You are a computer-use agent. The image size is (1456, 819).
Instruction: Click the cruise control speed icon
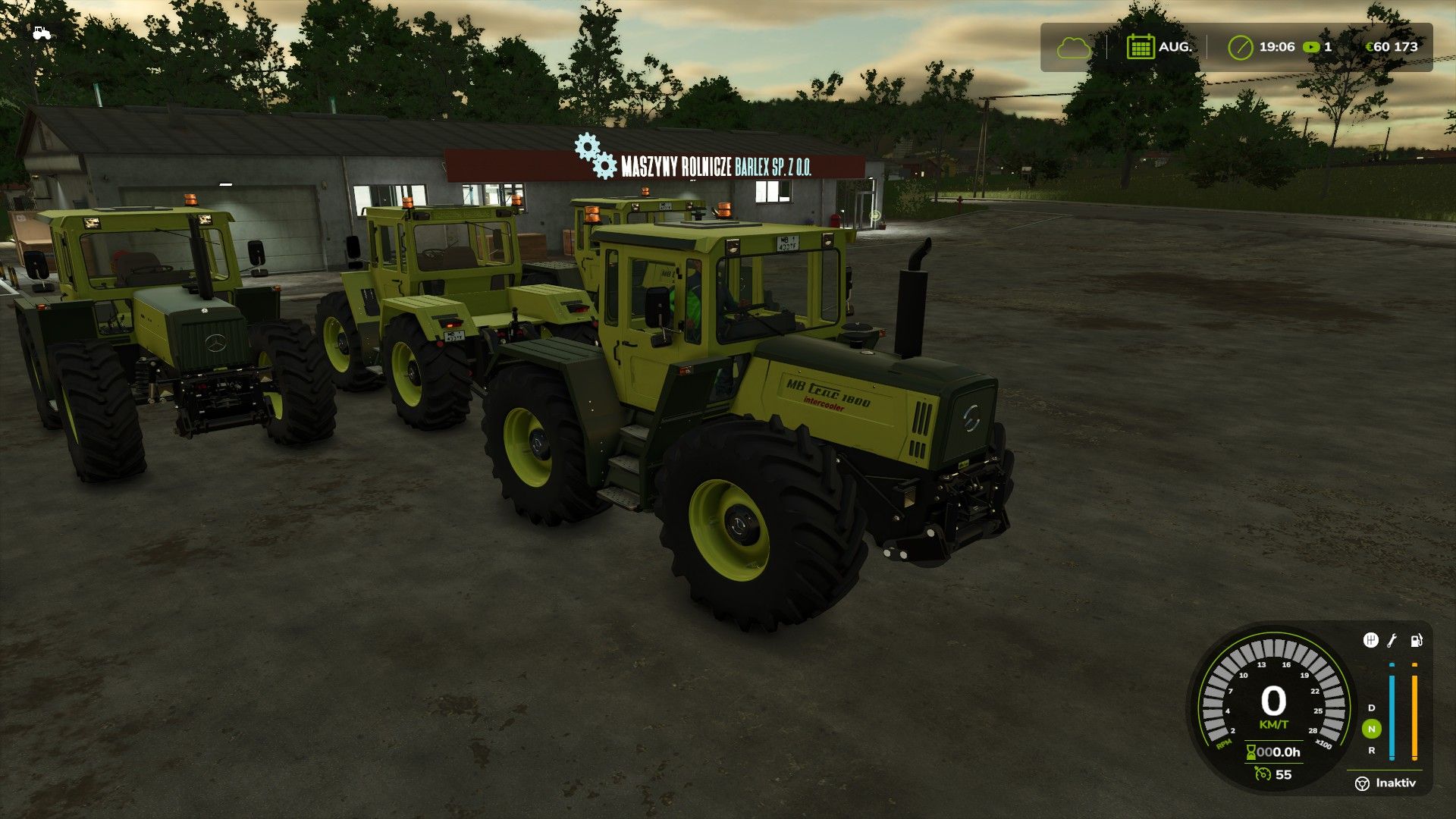[1263, 774]
